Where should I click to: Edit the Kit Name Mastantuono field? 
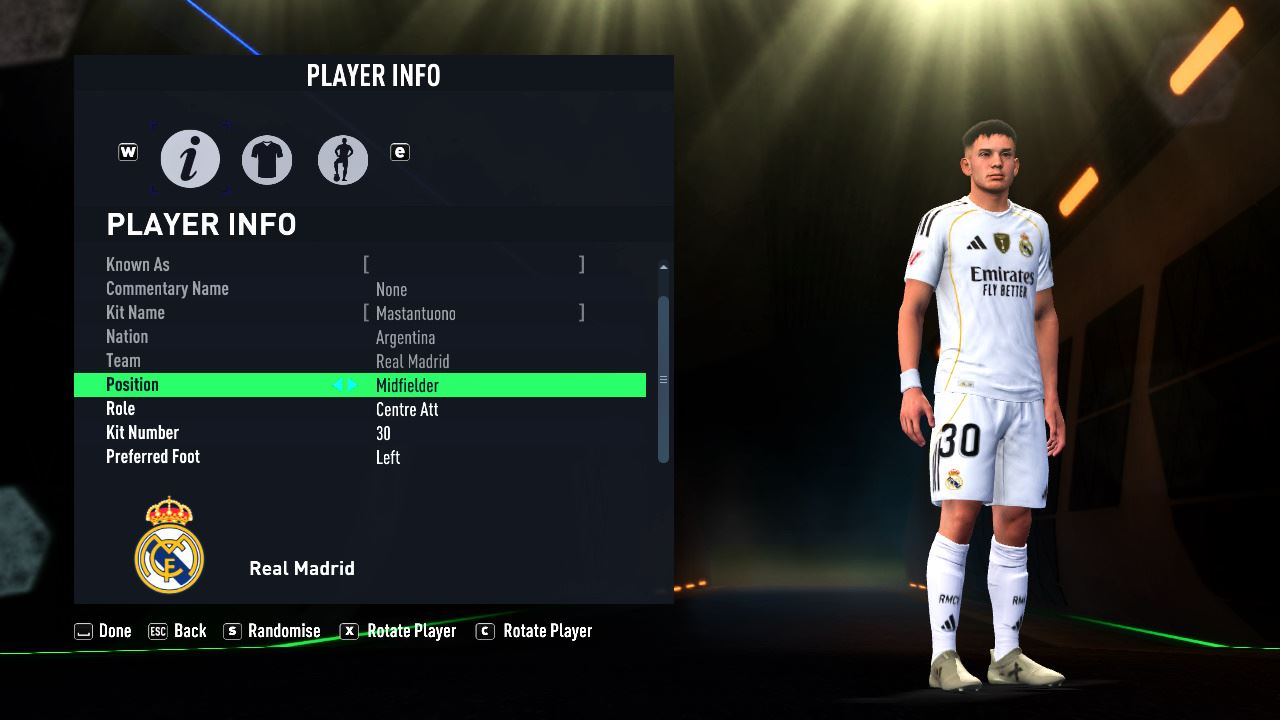pos(473,313)
